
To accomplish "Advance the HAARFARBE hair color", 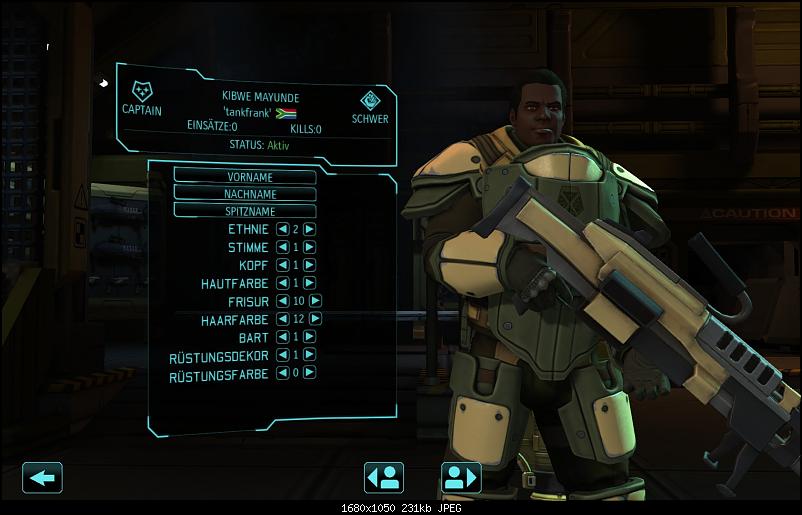I will pyautogui.click(x=316, y=319).
